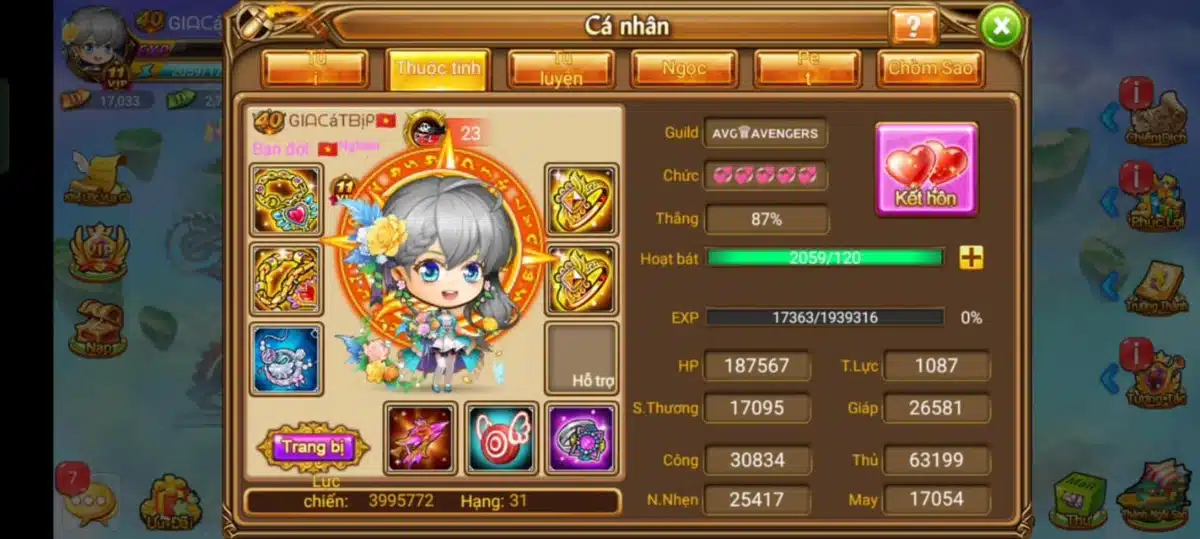1200x539 pixels.
Task: Click the yellow plus next to Hoạt bát
Action: pos(971,258)
